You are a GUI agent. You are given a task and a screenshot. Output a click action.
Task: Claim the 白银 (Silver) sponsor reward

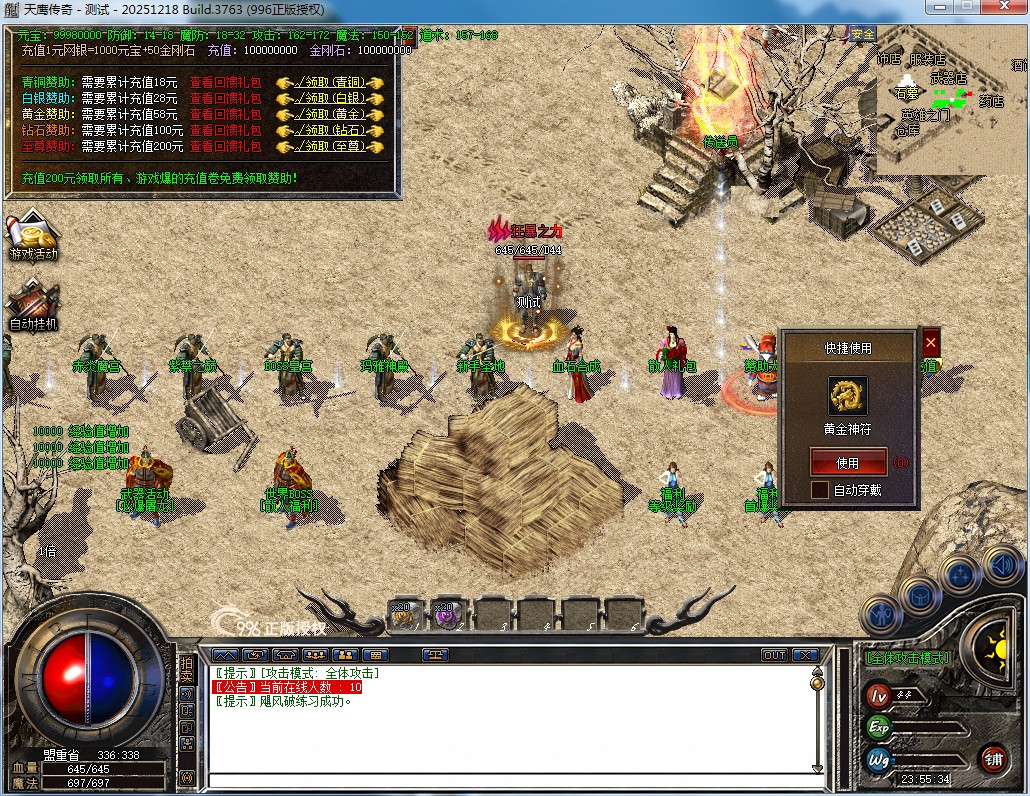(331, 99)
